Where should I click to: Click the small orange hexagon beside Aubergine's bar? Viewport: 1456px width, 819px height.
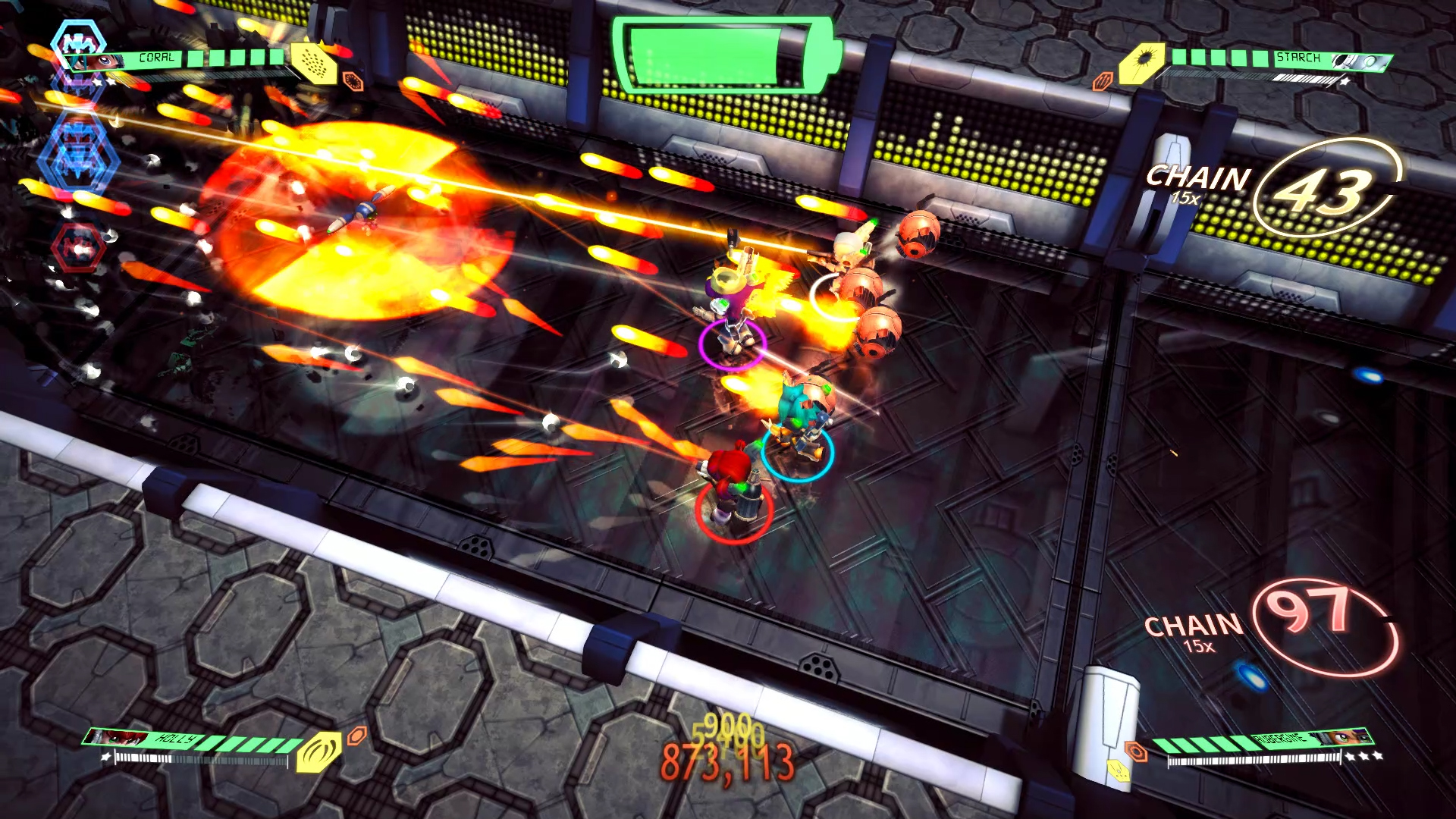(1135, 751)
